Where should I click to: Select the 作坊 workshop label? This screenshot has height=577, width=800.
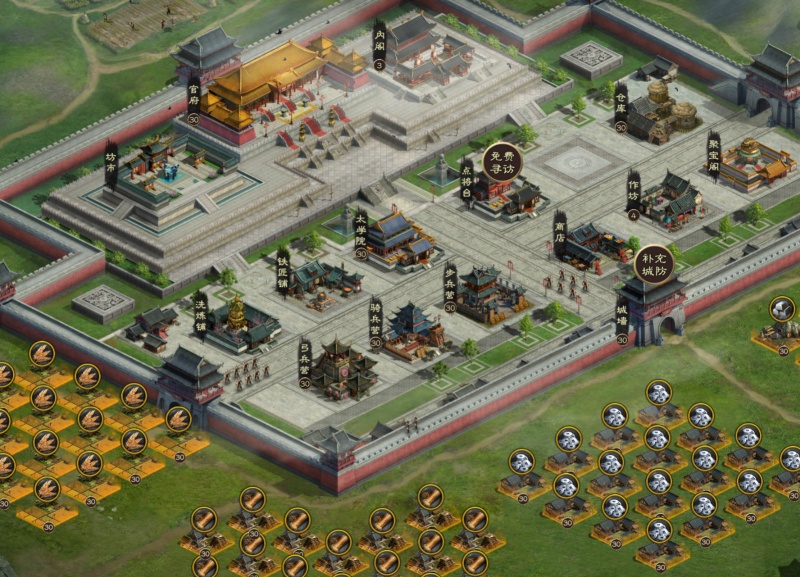632,193
